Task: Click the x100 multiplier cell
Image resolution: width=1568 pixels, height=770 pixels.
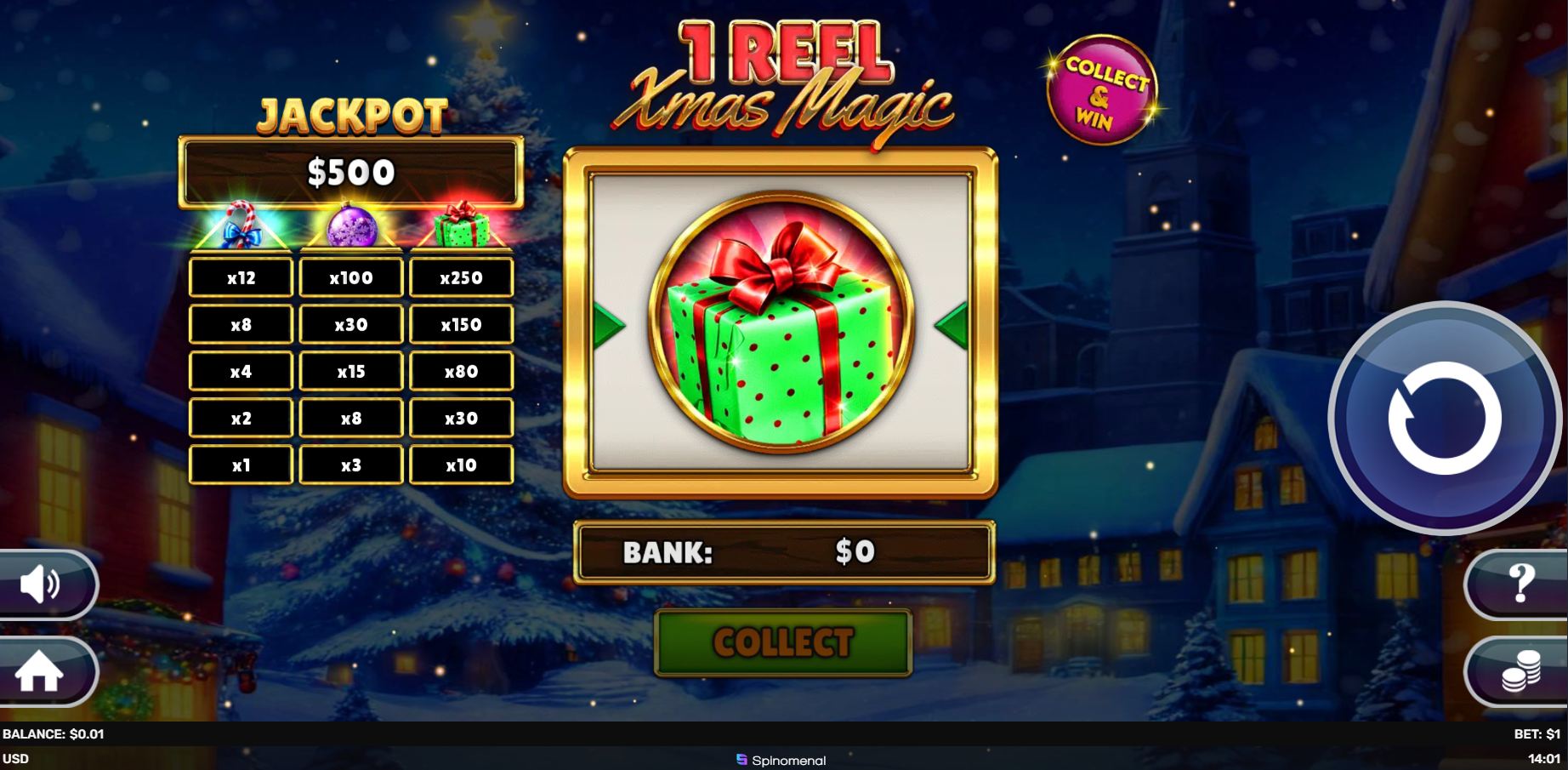Action: coord(351,277)
